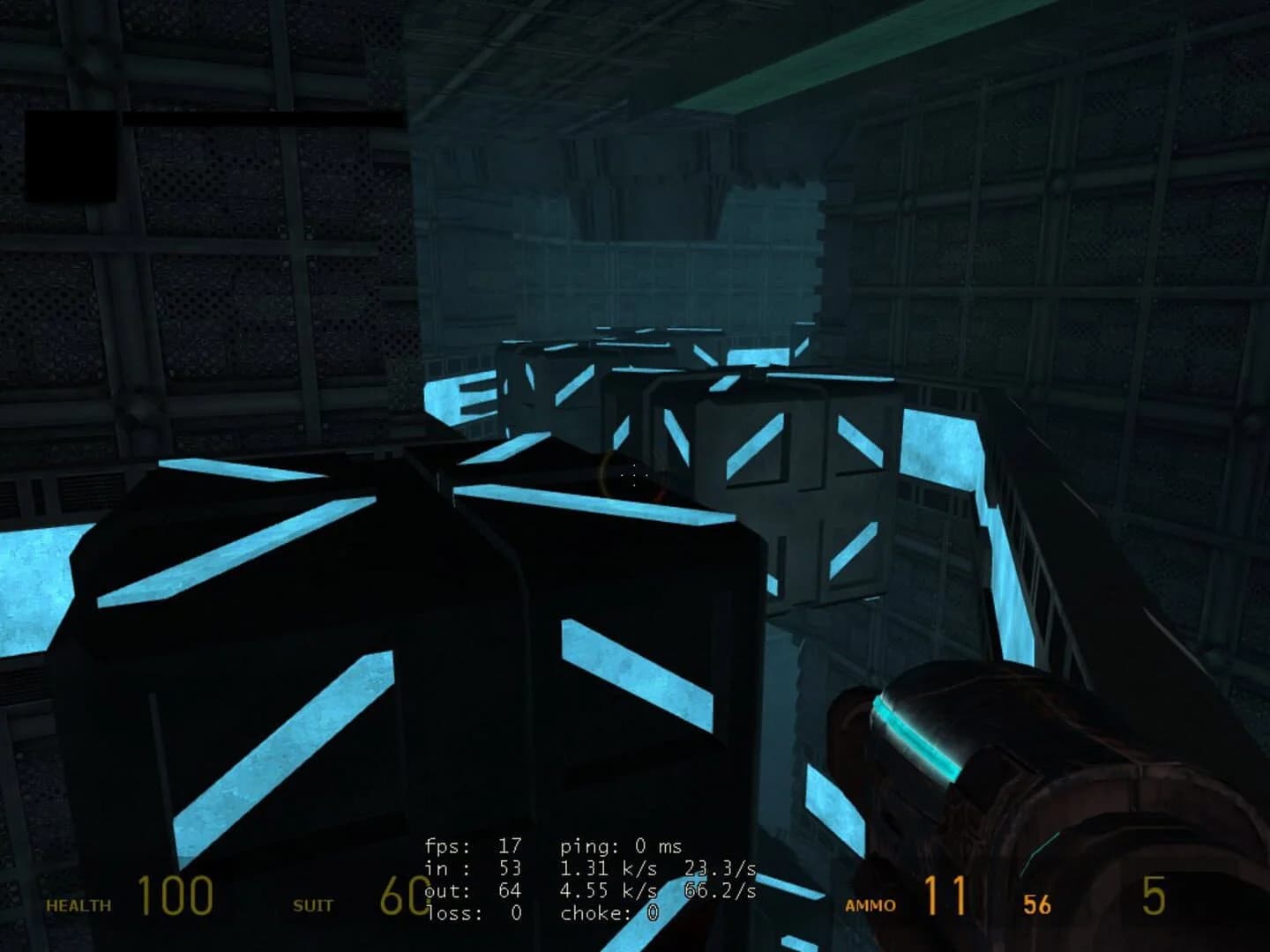1270x952 pixels.
Task: Click the HEALTH label text
Action: [x=78, y=904]
